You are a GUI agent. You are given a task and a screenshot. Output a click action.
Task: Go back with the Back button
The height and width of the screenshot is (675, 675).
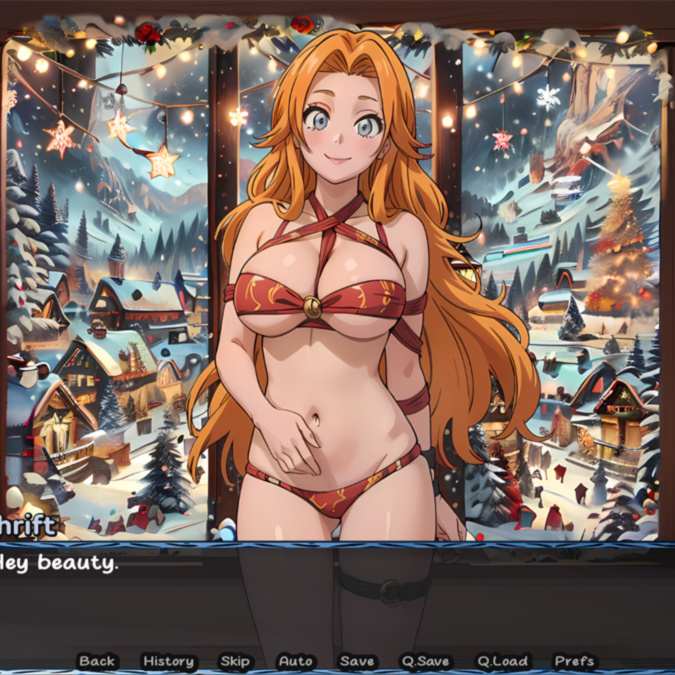tap(97, 661)
